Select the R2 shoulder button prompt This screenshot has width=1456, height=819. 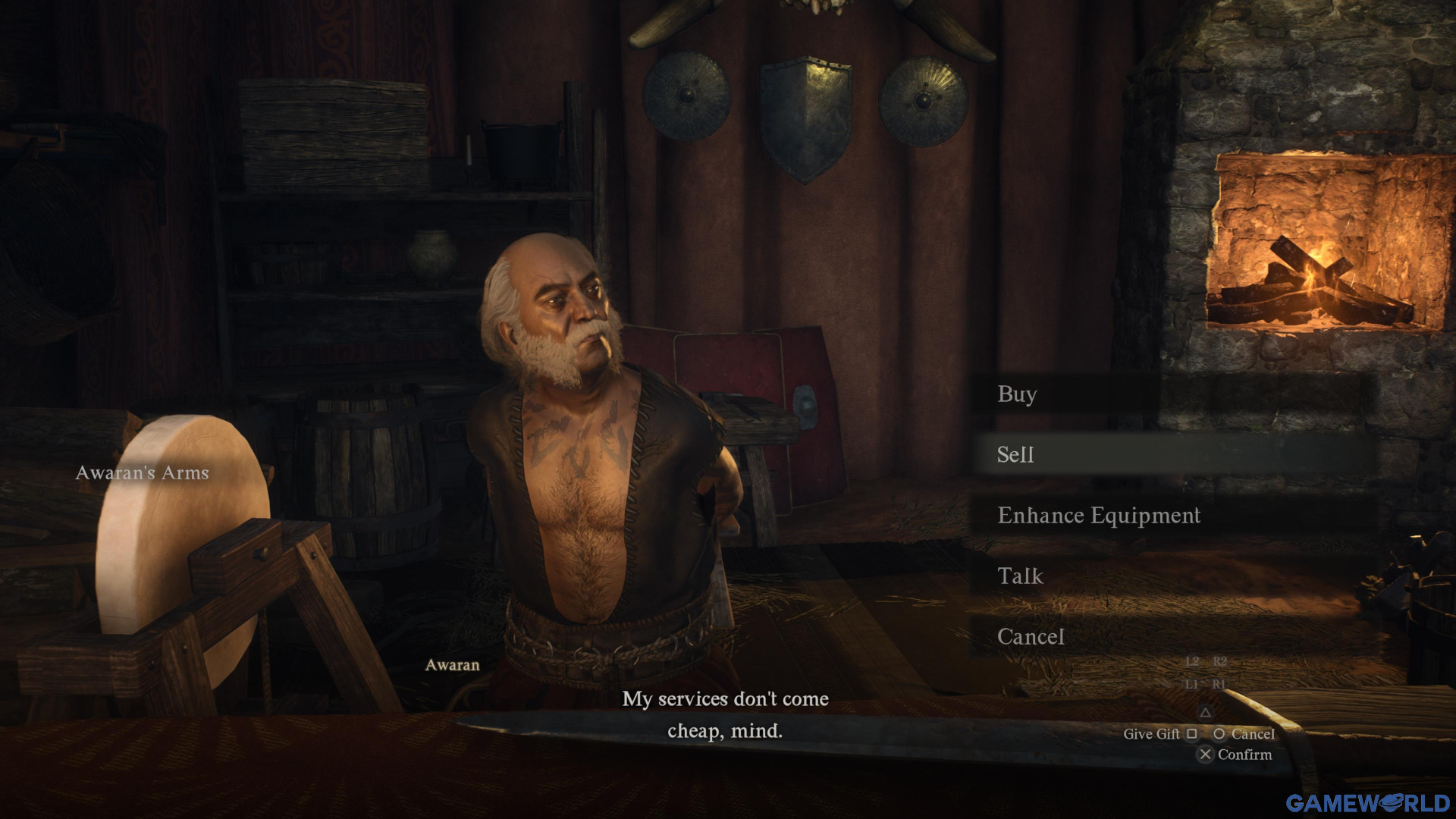[x=1222, y=661]
